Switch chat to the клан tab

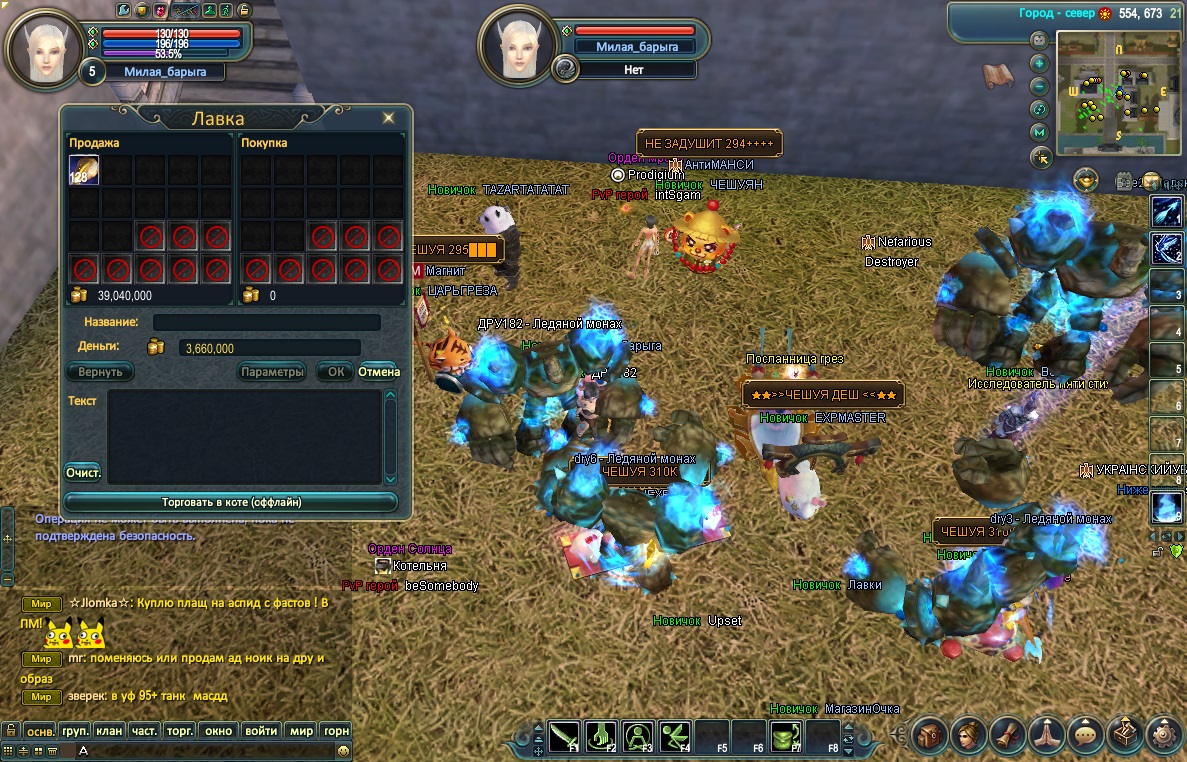[109, 731]
